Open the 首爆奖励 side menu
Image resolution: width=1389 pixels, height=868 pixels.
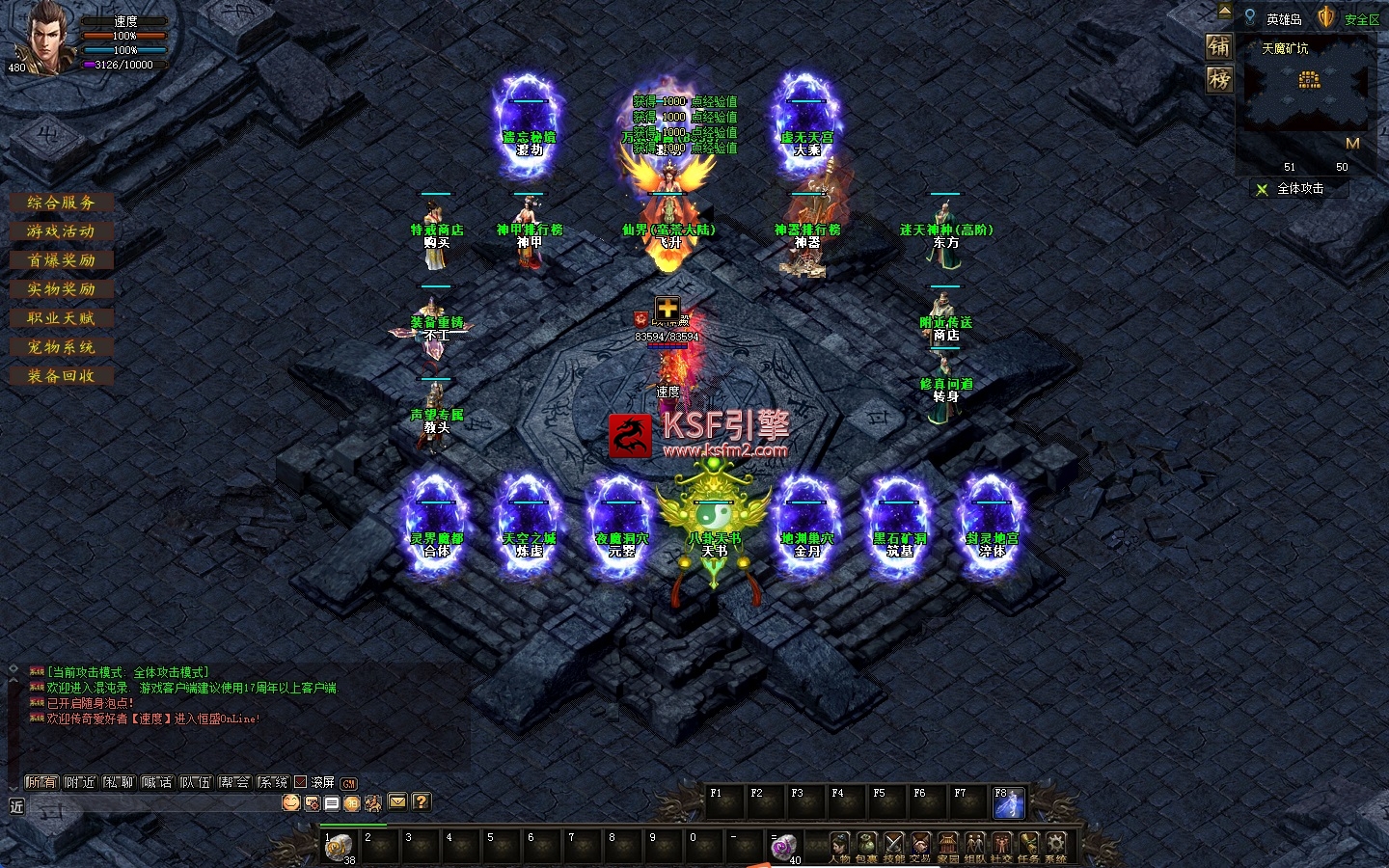62,260
